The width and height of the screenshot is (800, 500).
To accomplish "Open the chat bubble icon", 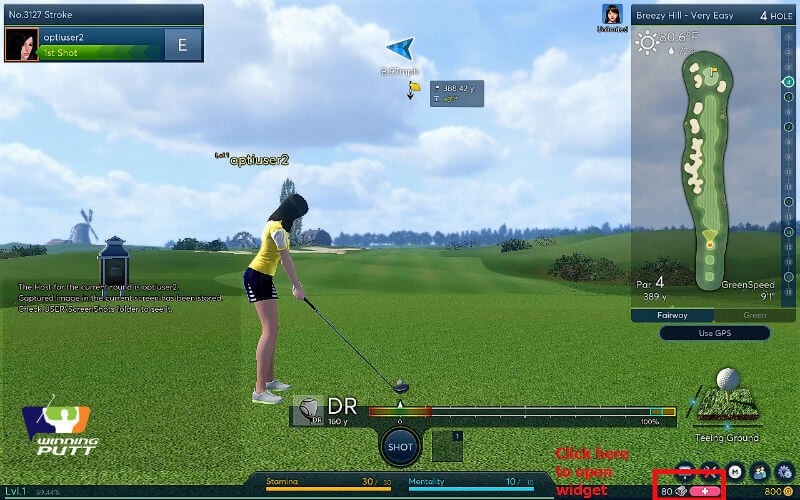I will tap(685, 470).
